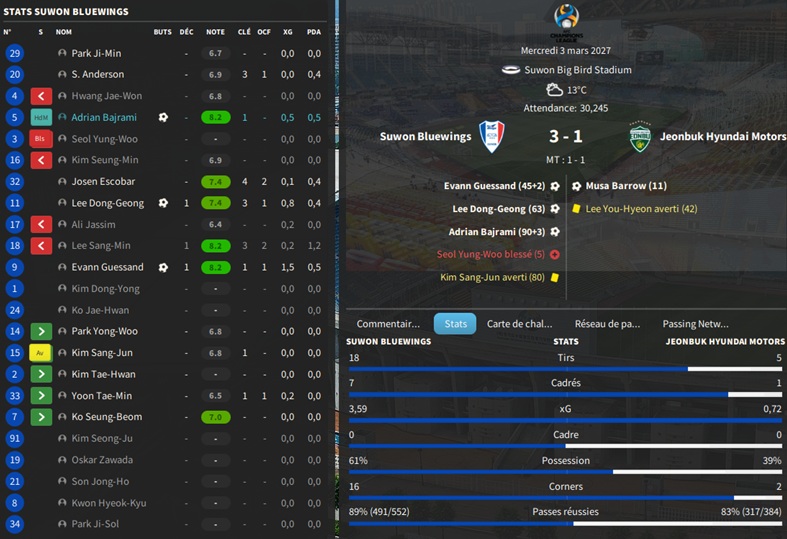Select Lee You-Hyeon's yellow card event

click(x=641, y=208)
